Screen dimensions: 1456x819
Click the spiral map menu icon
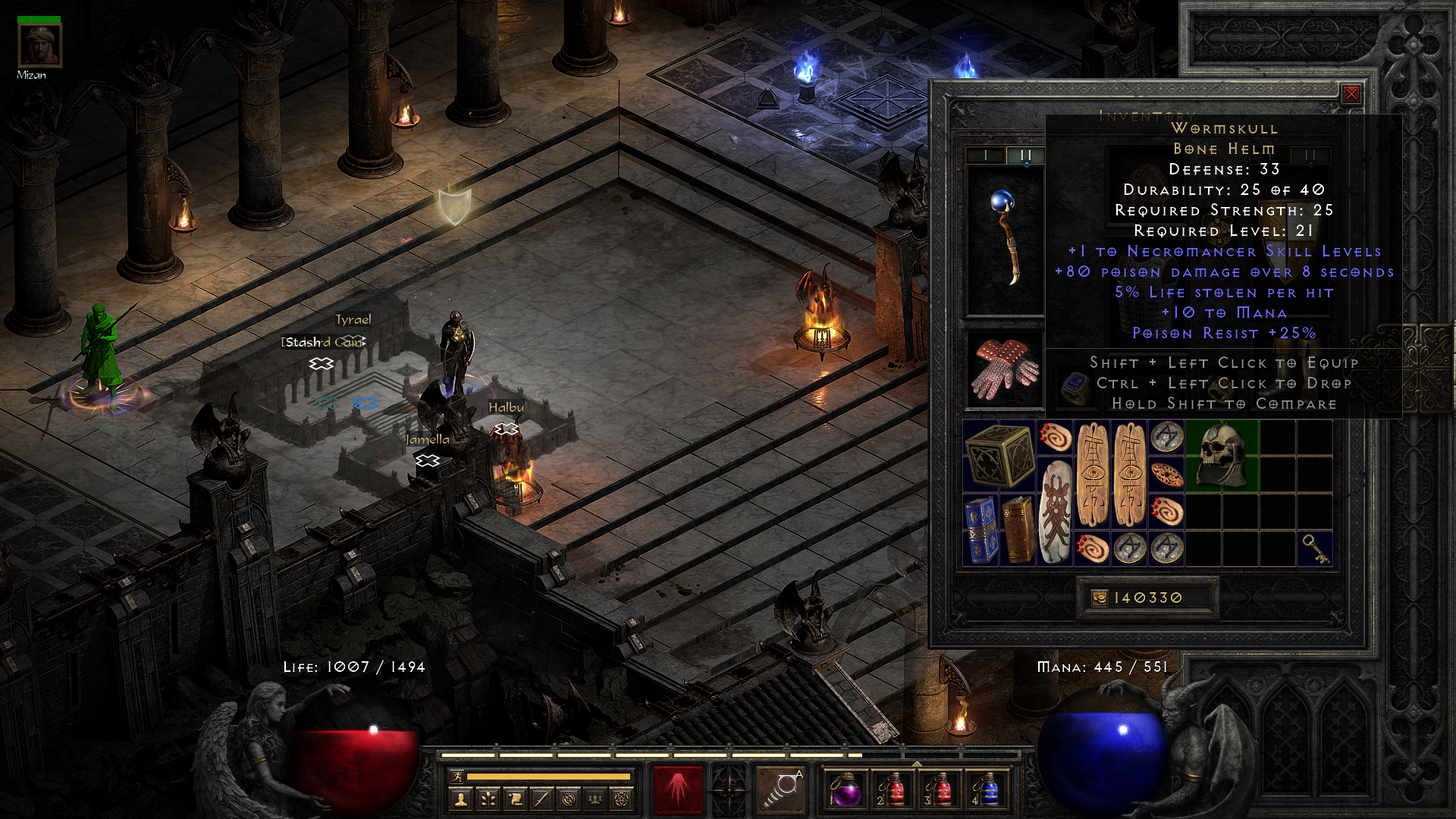click(567, 799)
